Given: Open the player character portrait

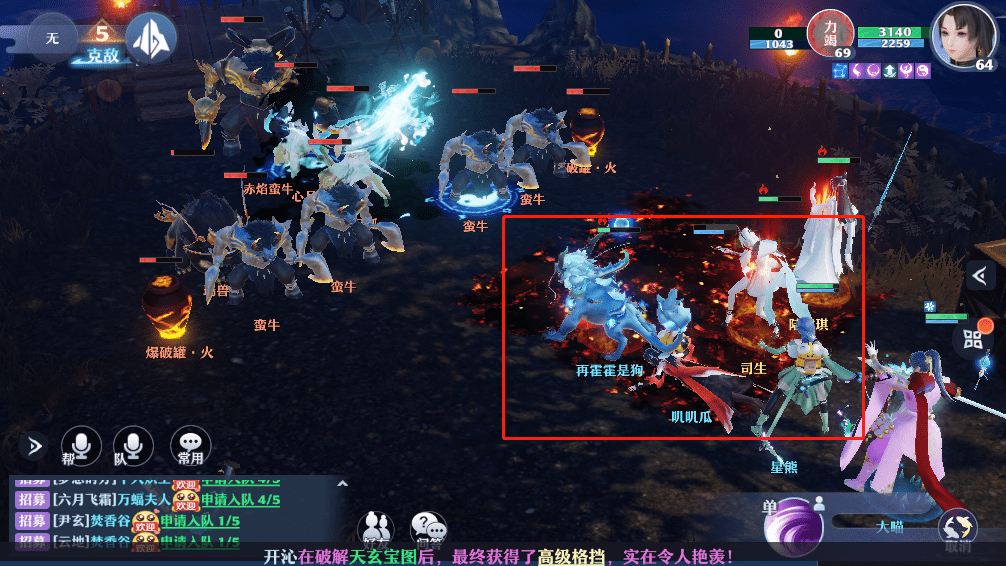Looking at the screenshot, I should pyautogui.click(x=963, y=37).
